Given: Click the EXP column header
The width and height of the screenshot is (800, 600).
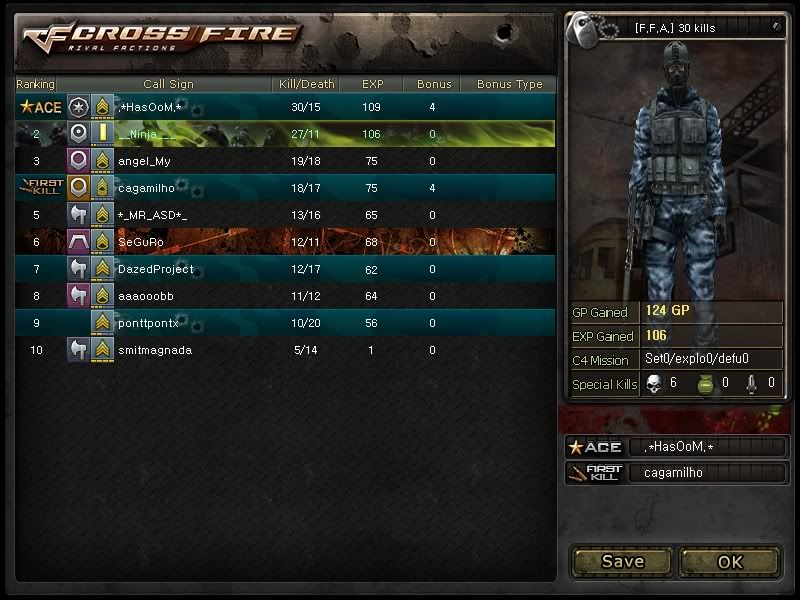Looking at the screenshot, I should pos(372,85).
